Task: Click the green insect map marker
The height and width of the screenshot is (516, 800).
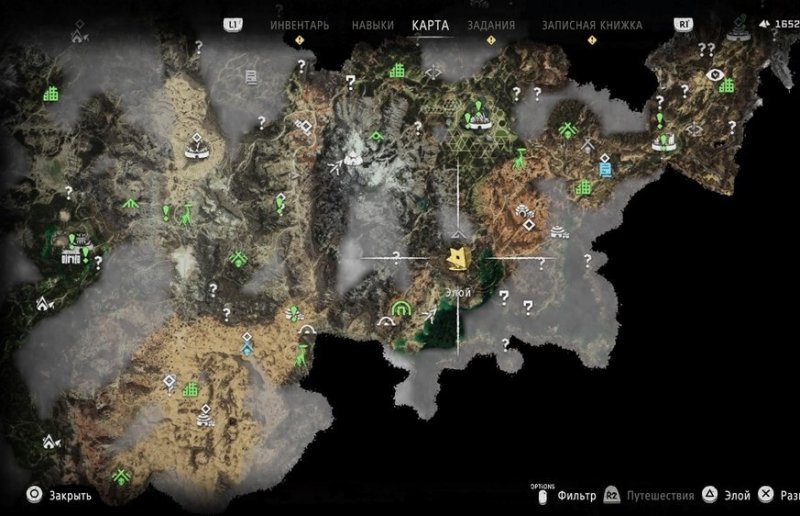Action: coord(291,313)
